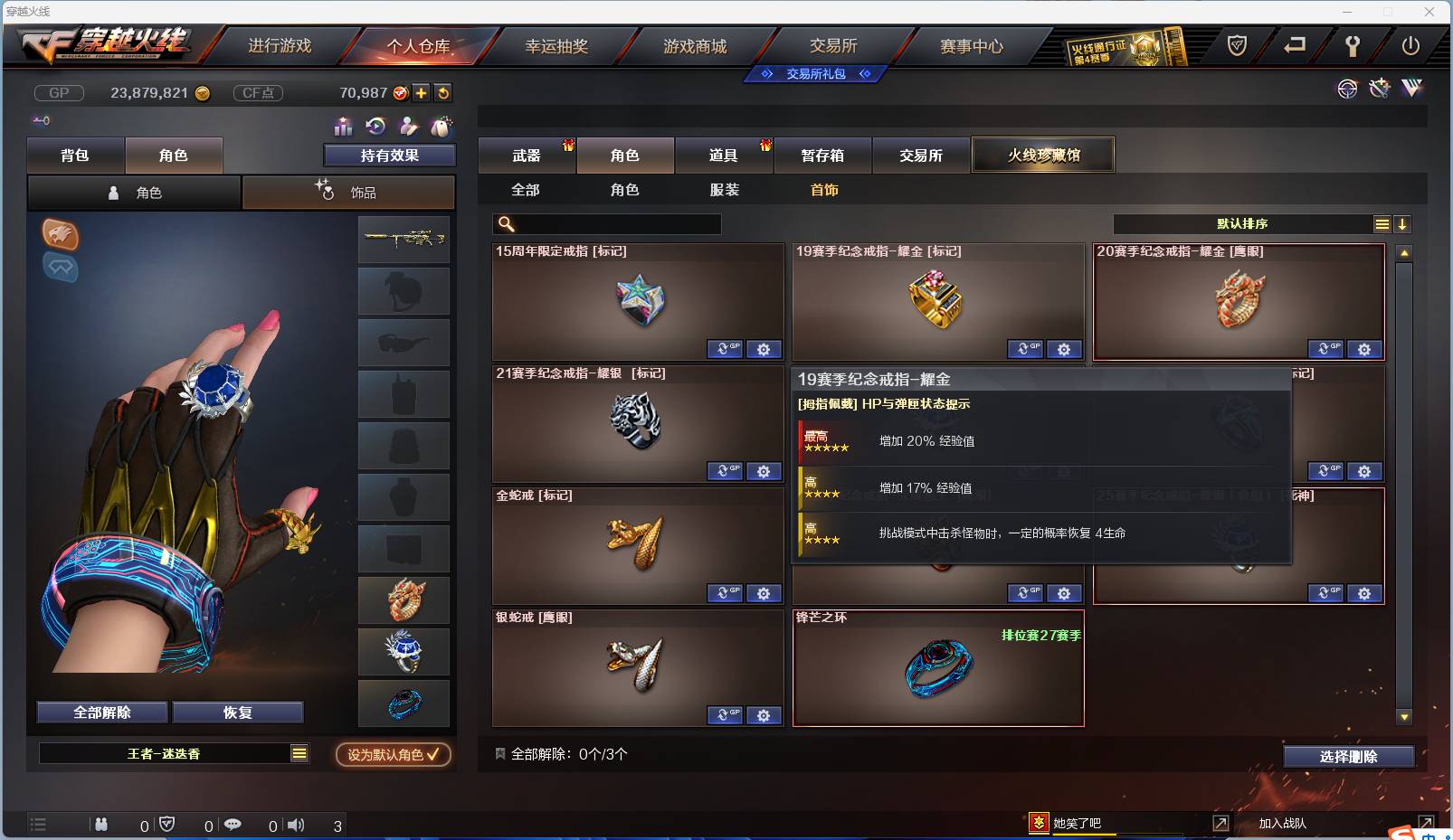Open the statistics bar-chart icon above character preview

tap(344, 127)
